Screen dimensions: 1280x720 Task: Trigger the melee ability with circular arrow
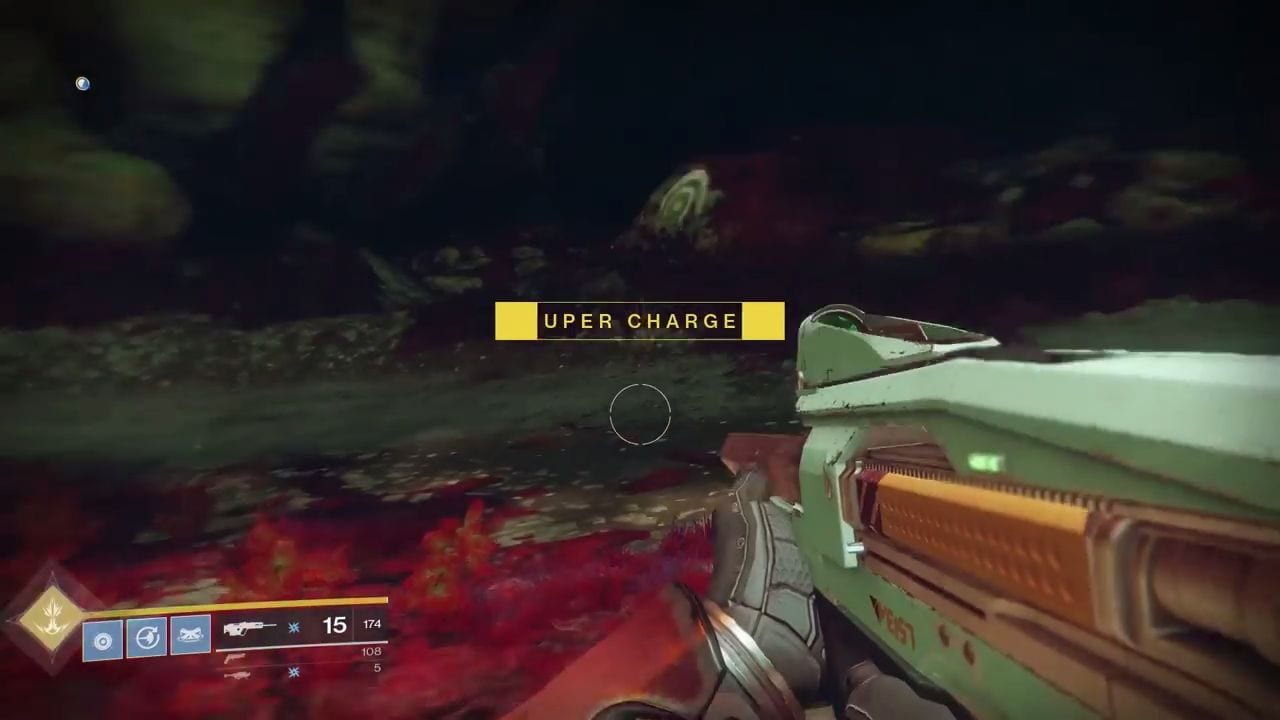click(147, 638)
